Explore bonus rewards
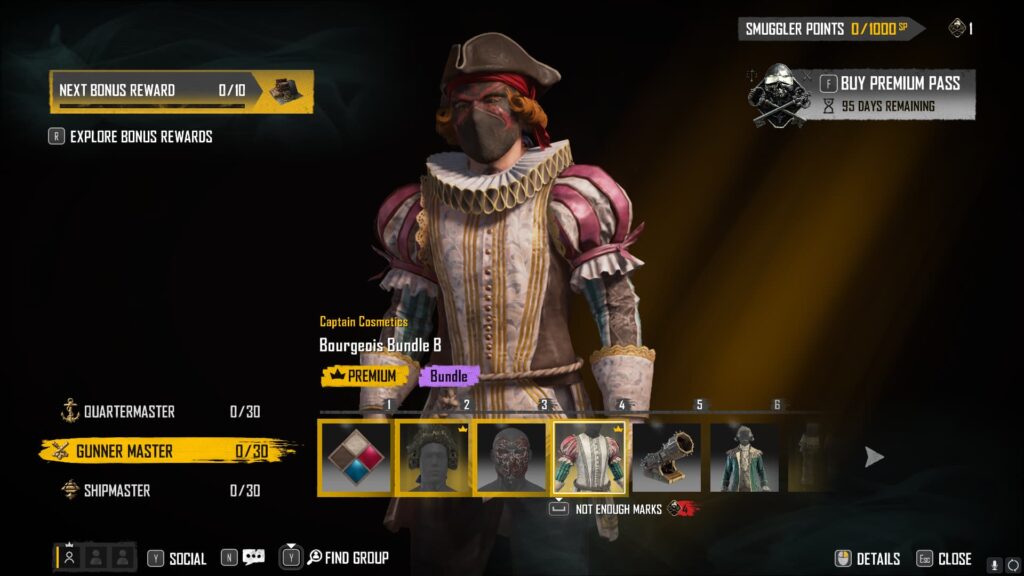The height and width of the screenshot is (576, 1024). point(140,136)
